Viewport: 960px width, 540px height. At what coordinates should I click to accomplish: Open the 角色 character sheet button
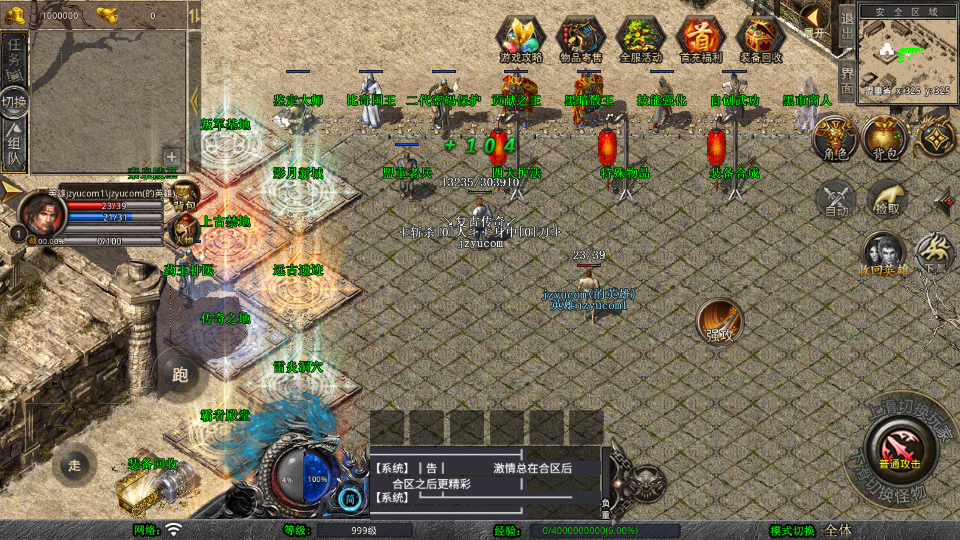point(831,138)
